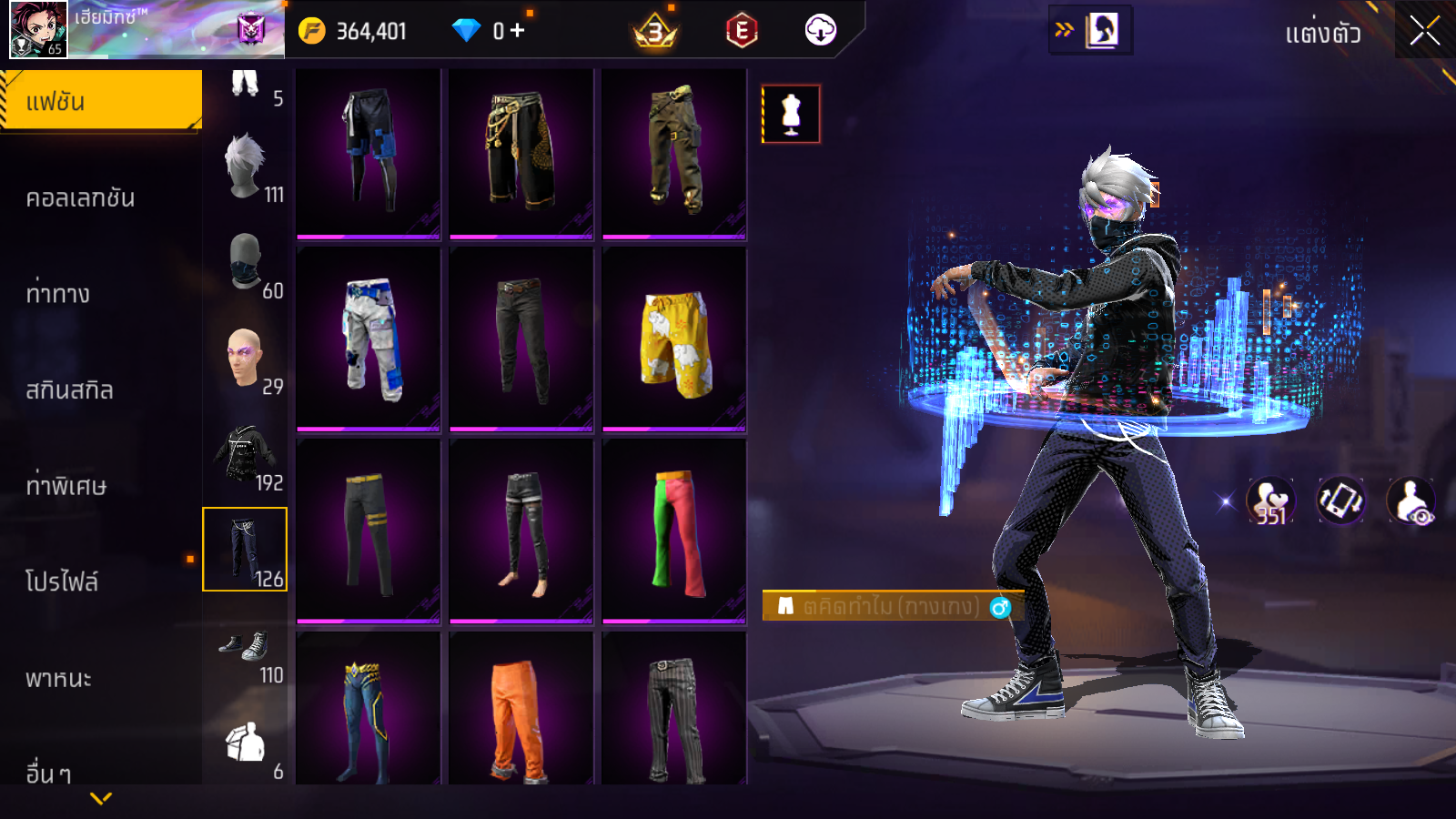The height and width of the screenshot is (819, 1456).
Task: Click the mannequin preview button
Action: (x=791, y=115)
